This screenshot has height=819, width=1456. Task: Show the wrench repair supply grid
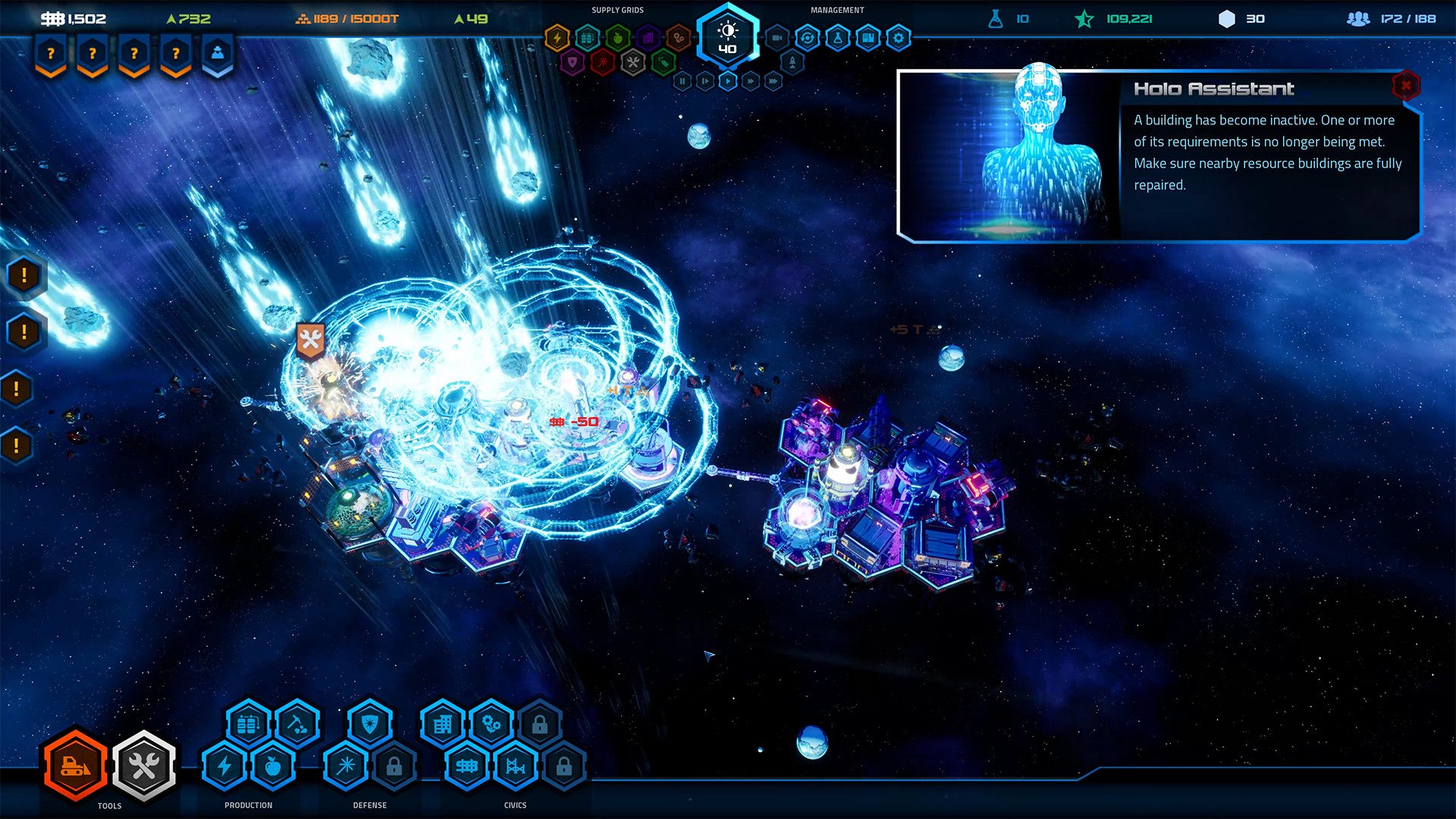point(632,62)
